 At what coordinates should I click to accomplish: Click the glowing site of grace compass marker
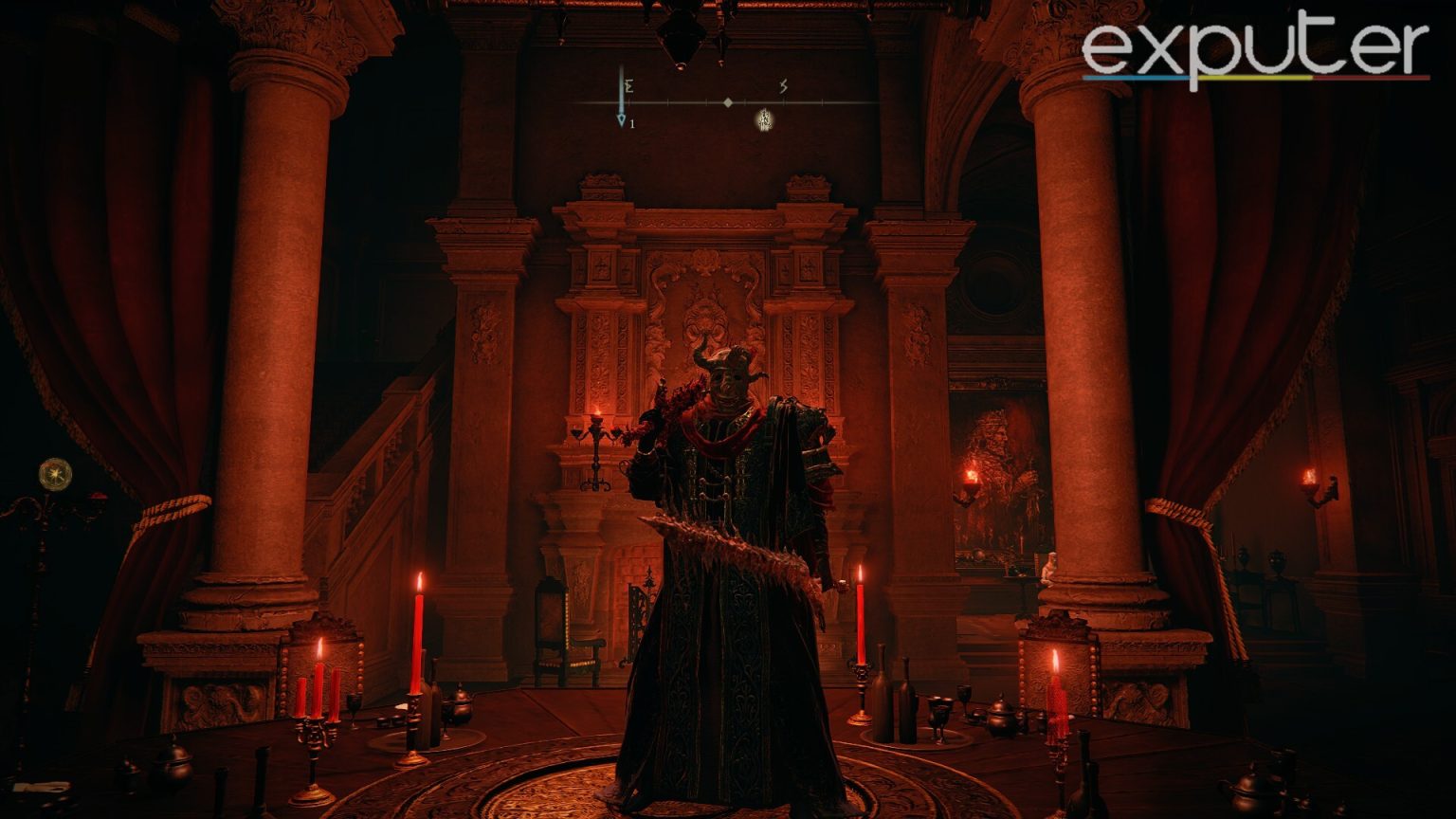764,118
